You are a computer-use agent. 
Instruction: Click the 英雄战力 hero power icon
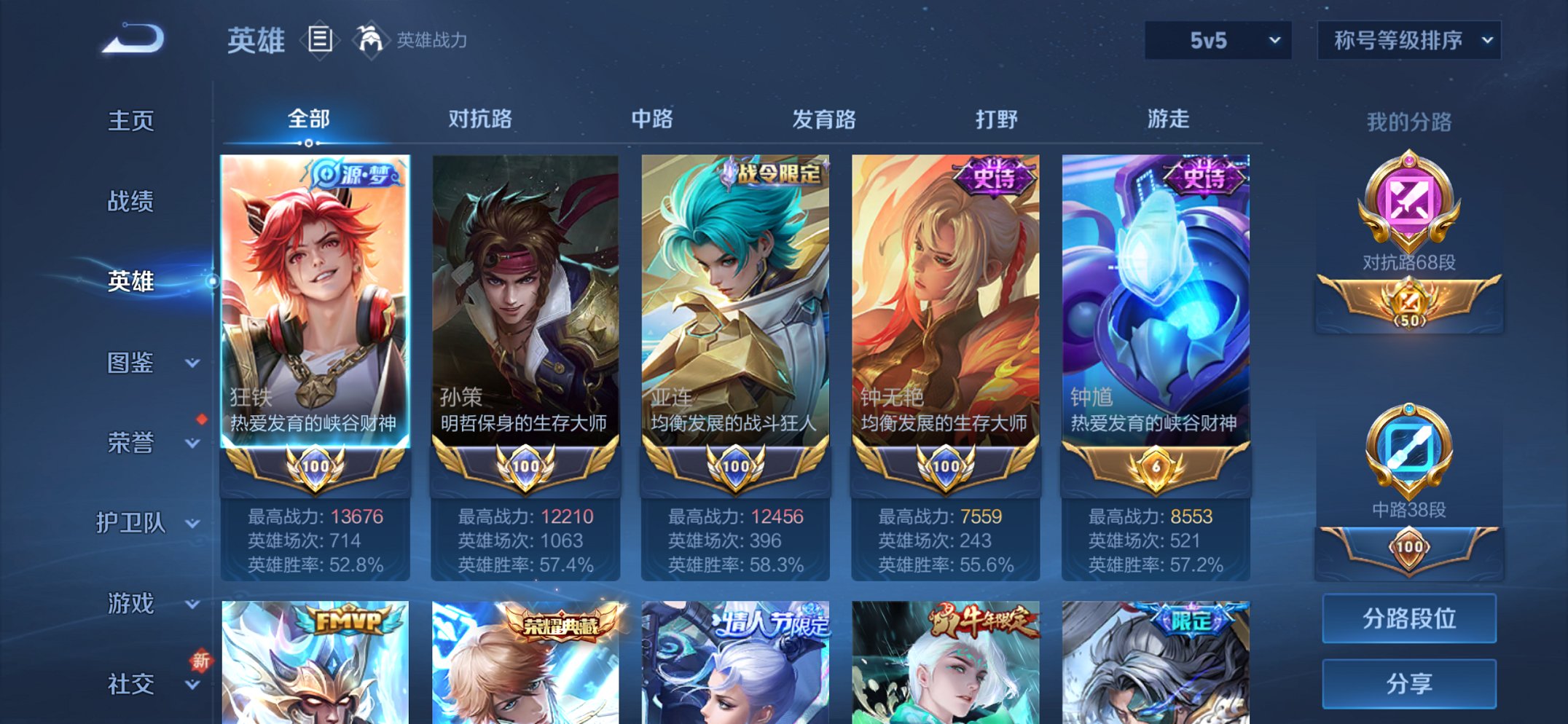372,40
